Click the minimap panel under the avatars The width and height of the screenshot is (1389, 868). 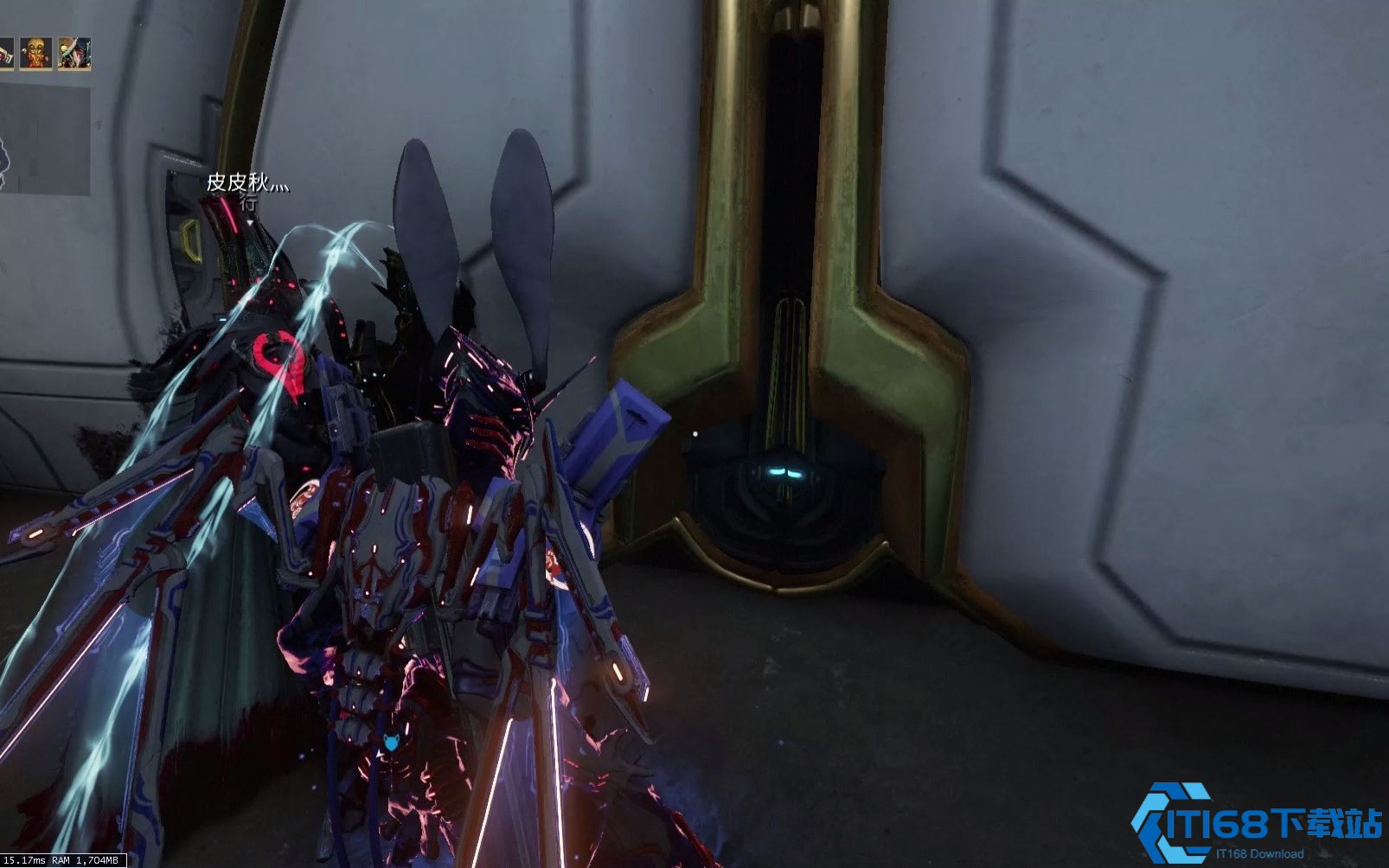[x=43, y=140]
